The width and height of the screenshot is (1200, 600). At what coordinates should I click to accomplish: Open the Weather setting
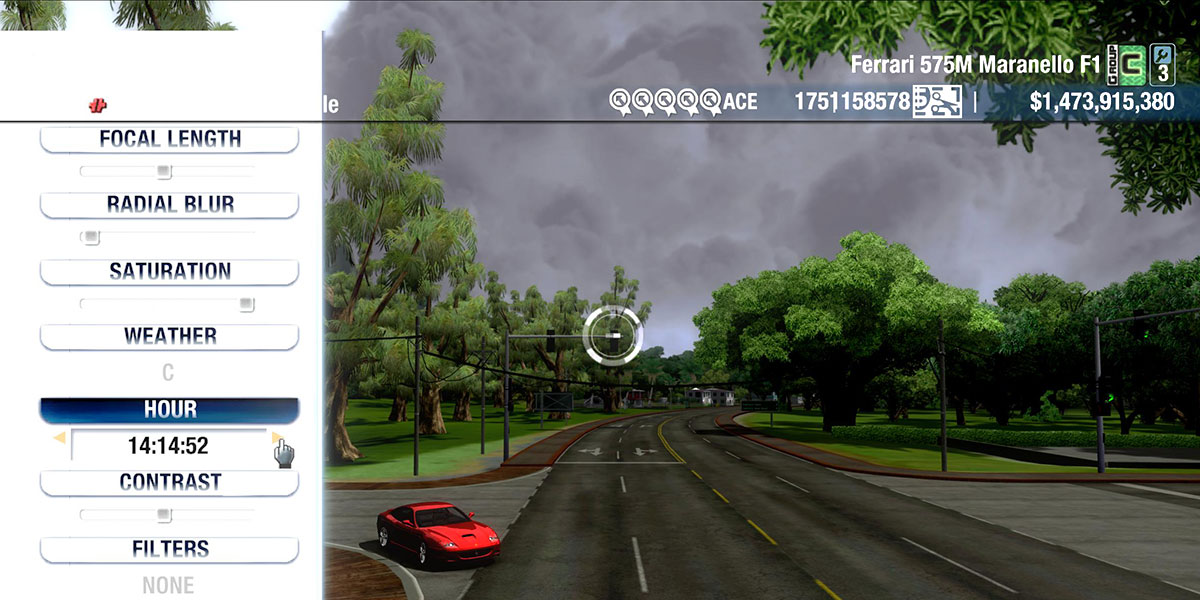pyautogui.click(x=169, y=336)
